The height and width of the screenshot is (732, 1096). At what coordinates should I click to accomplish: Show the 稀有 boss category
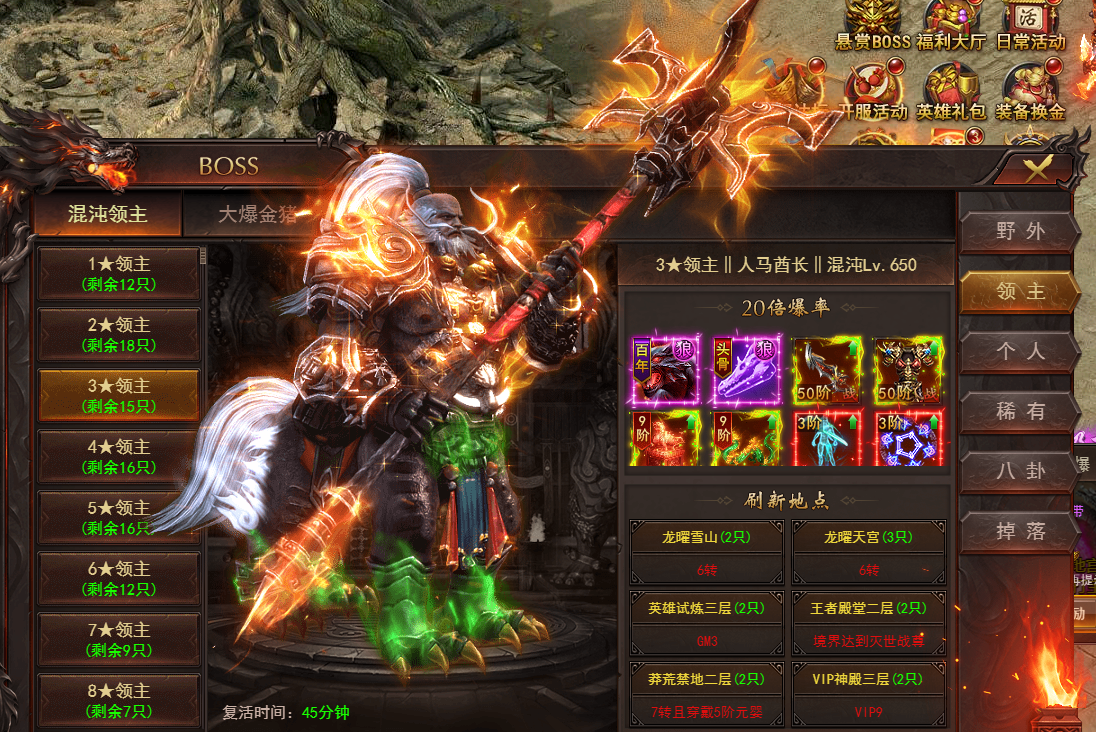(1020, 412)
